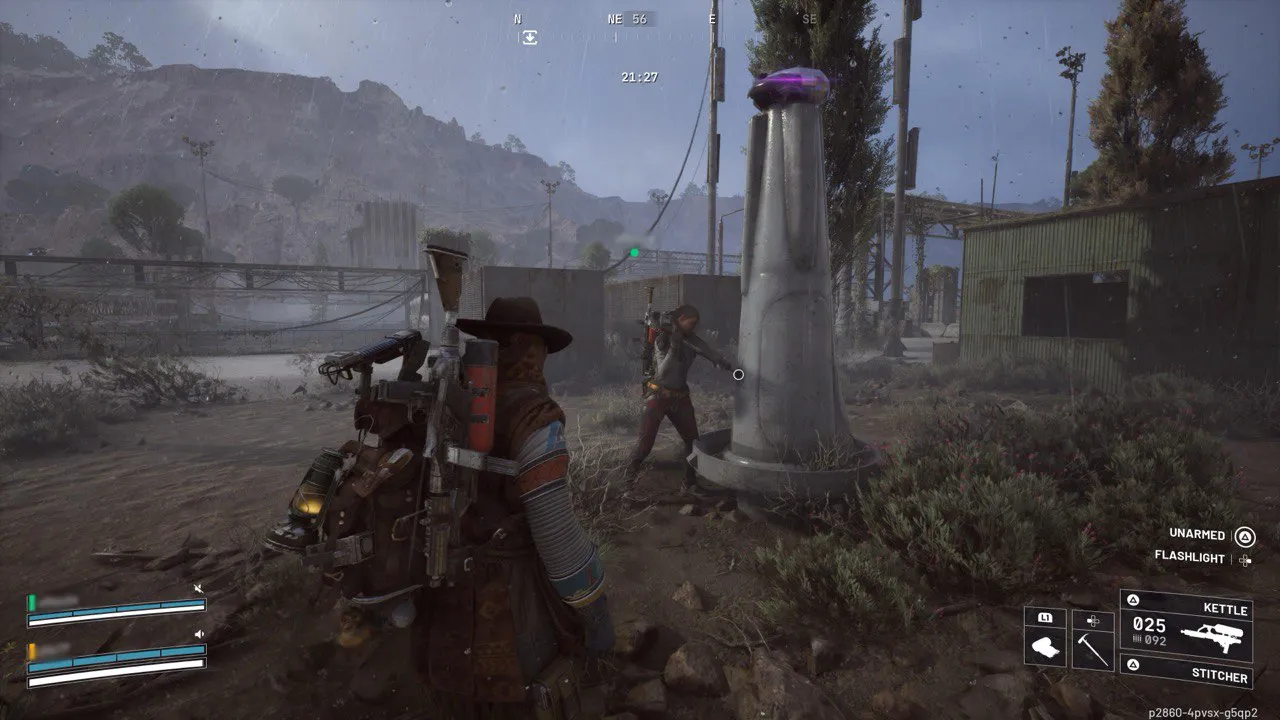This screenshot has height=720, width=1280.
Task: Switch to the Stitcher weapon
Action: (x=1186, y=676)
